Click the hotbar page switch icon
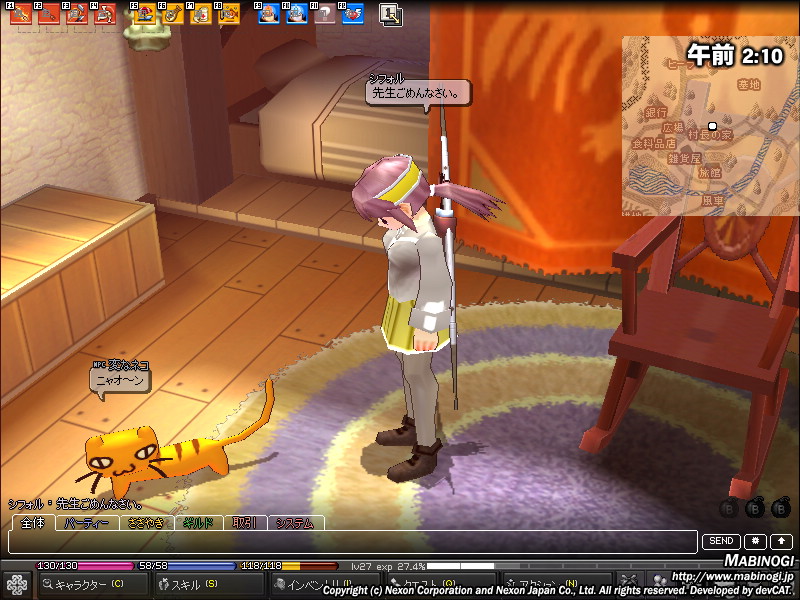 click(391, 14)
